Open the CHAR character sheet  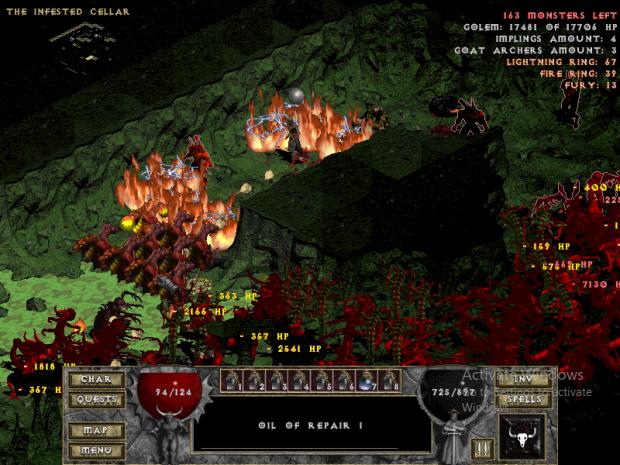tap(96, 379)
